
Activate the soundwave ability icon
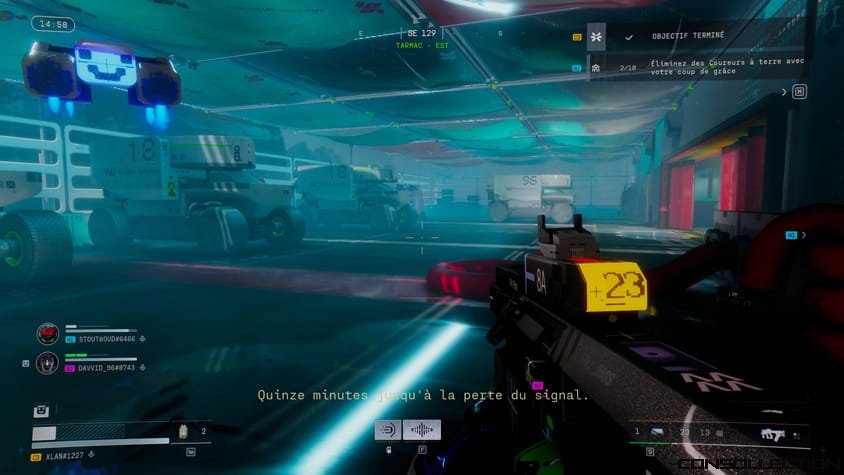(x=422, y=430)
